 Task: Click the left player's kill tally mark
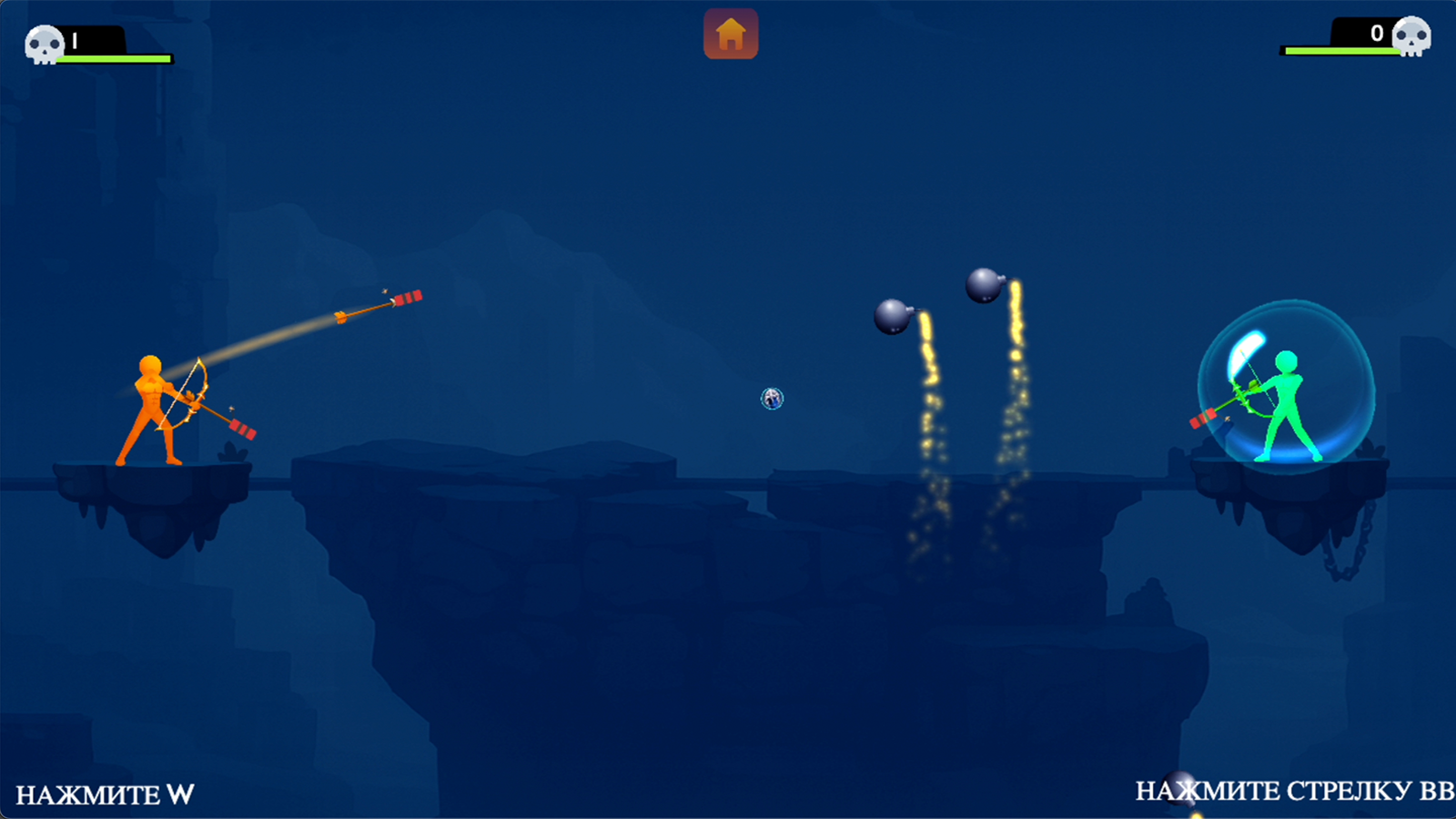point(73,38)
